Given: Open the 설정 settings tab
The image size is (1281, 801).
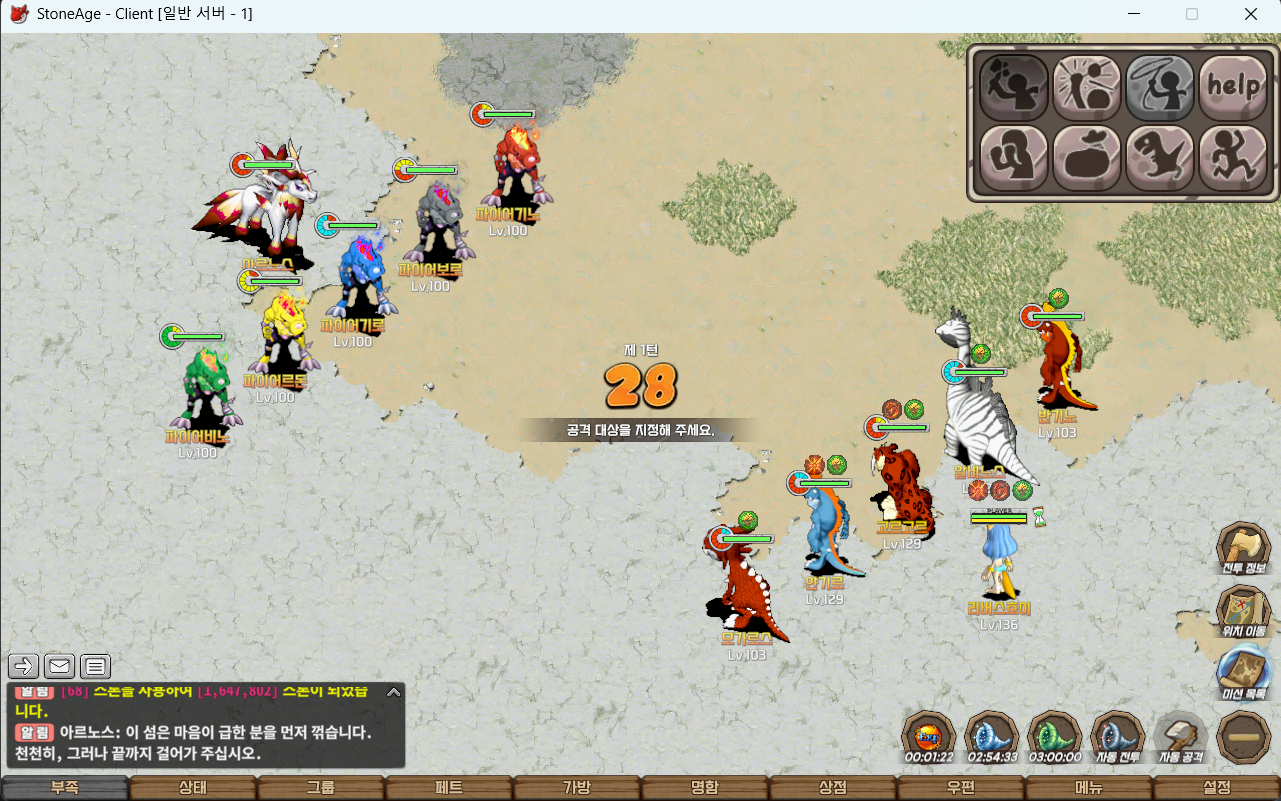Looking at the screenshot, I should click(x=1216, y=788).
